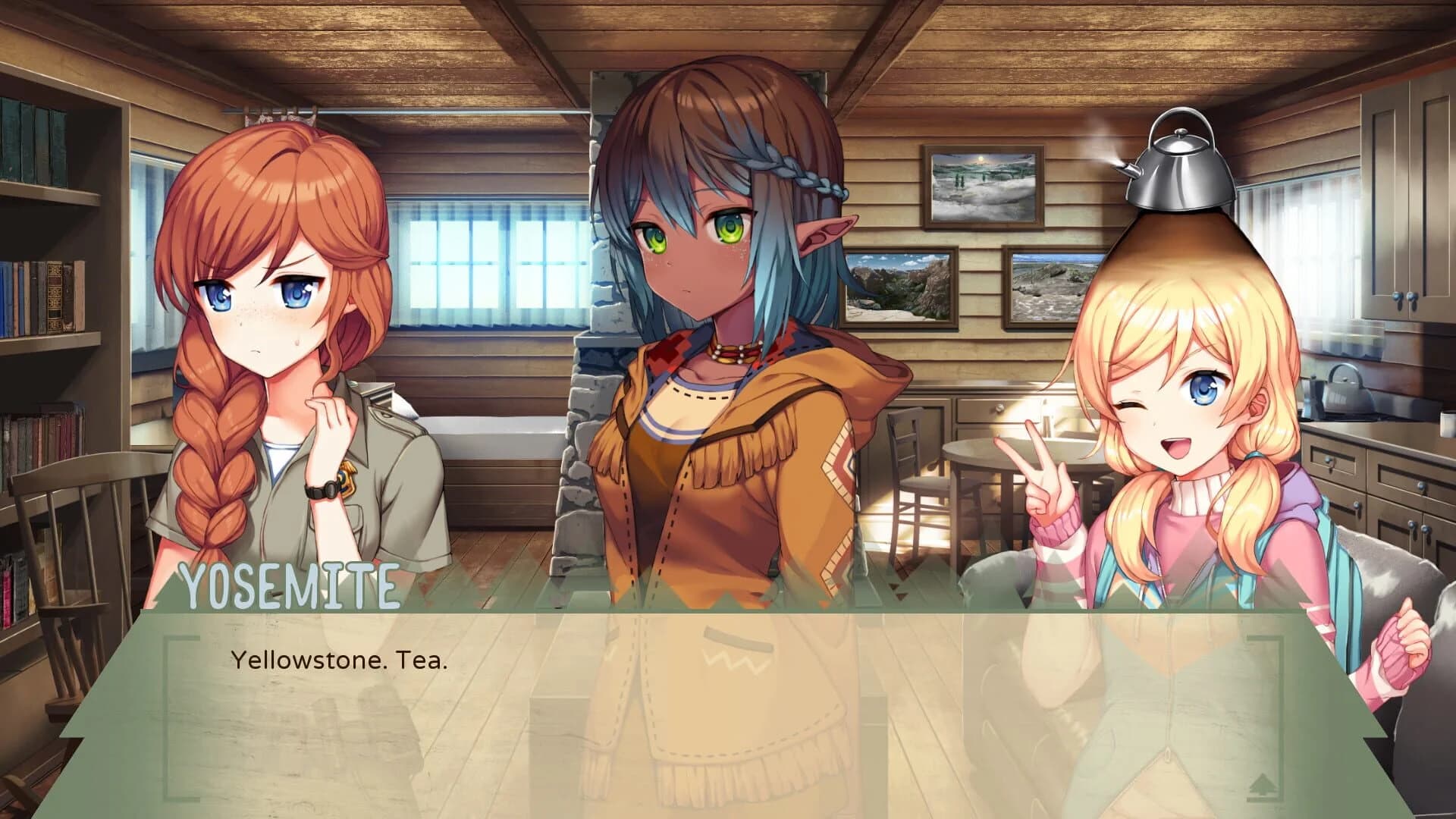1456x819 pixels.
Task: Click the sunrise landscape painting on the wall
Action: pos(982,186)
